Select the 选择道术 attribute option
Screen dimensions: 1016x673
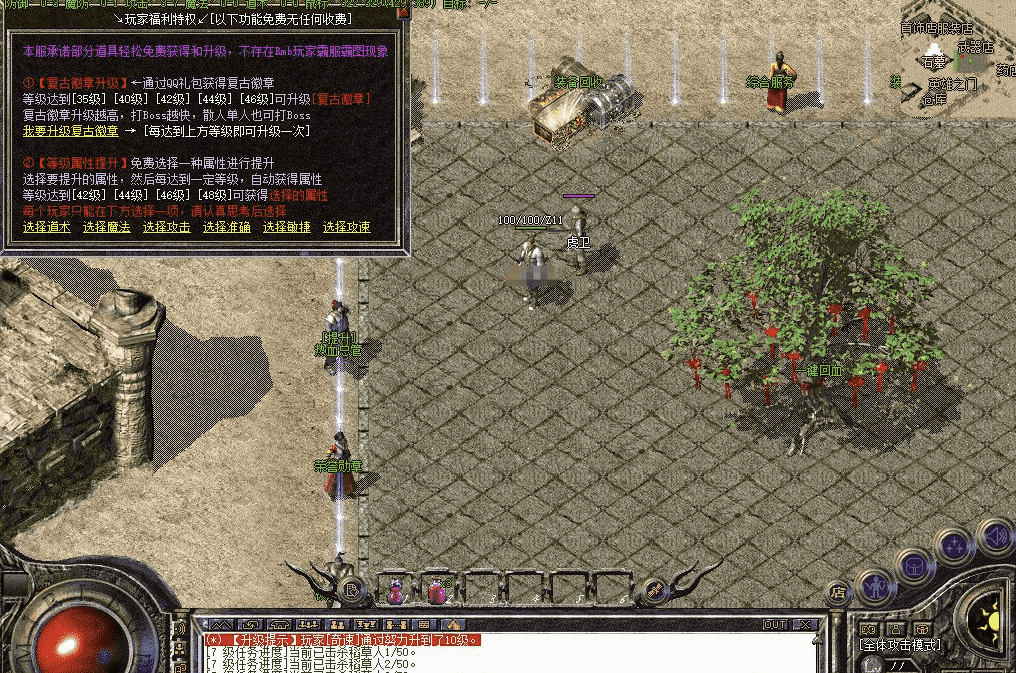[47, 227]
